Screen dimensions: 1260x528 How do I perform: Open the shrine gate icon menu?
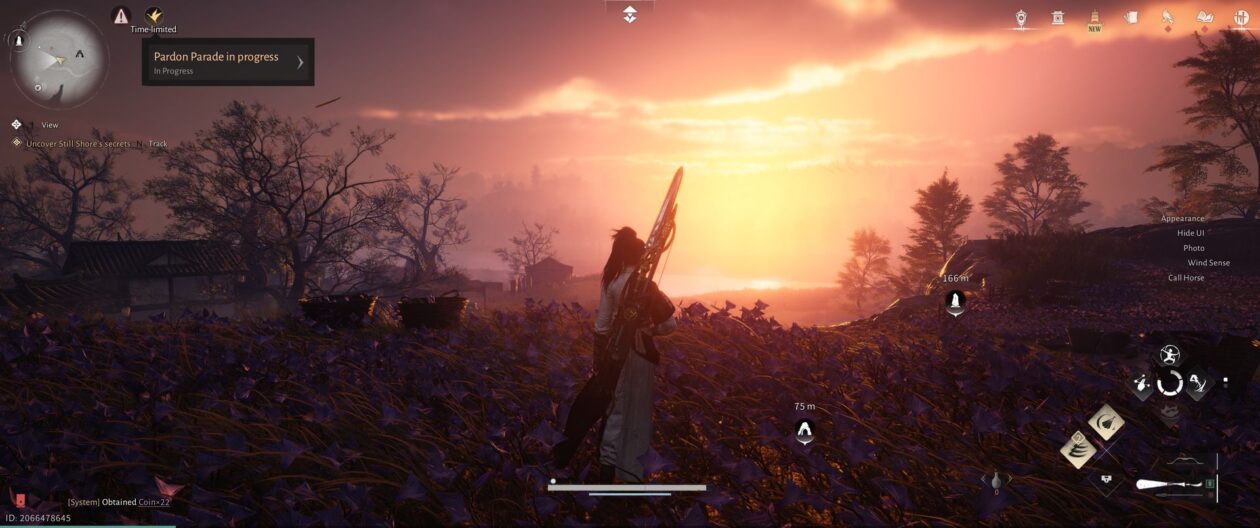point(1058,17)
